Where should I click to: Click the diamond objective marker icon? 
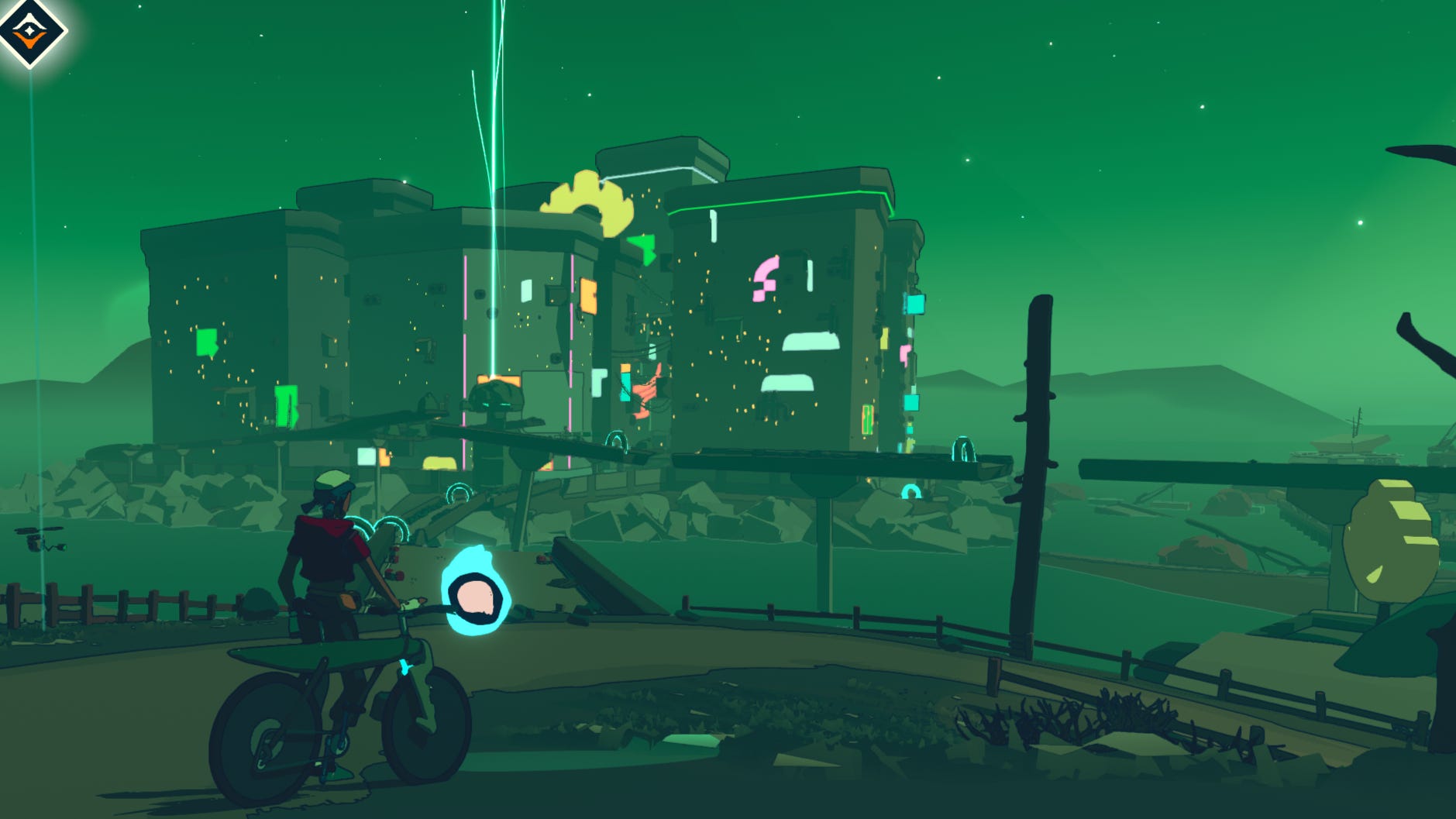click(29, 31)
